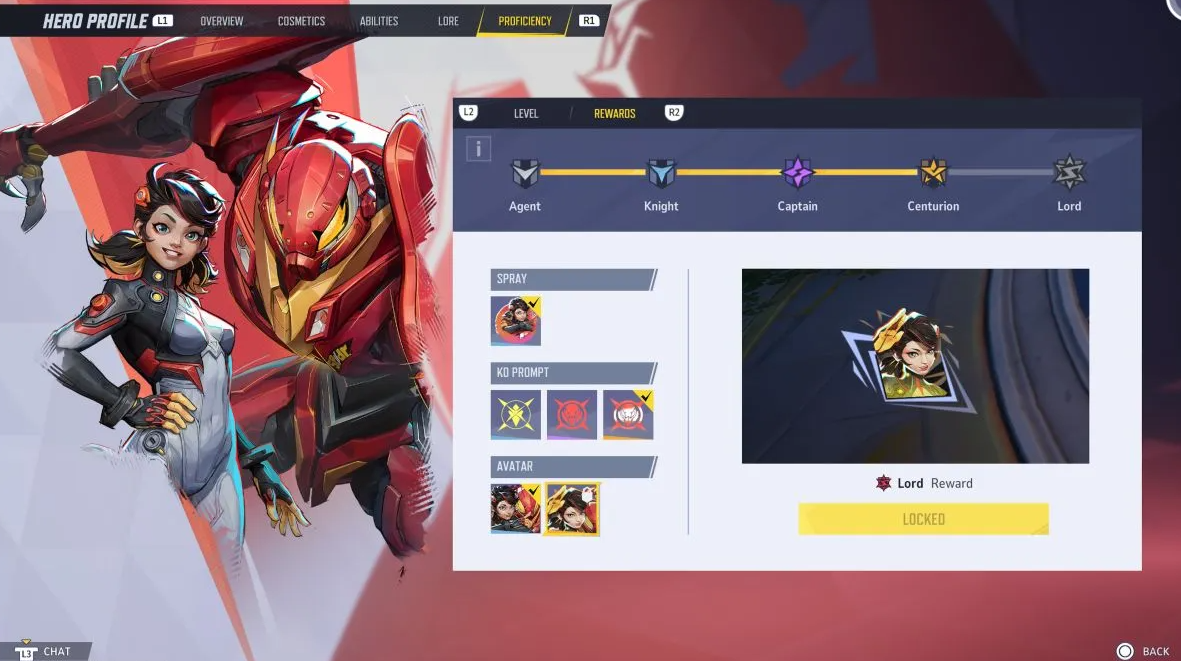Select the purple Captain rank badge

[797, 173]
